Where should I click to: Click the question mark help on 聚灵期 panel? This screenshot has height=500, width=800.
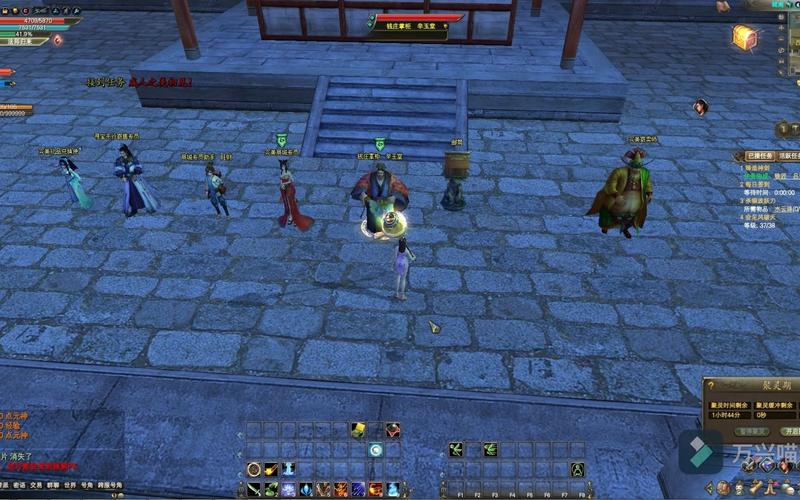tap(709, 384)
